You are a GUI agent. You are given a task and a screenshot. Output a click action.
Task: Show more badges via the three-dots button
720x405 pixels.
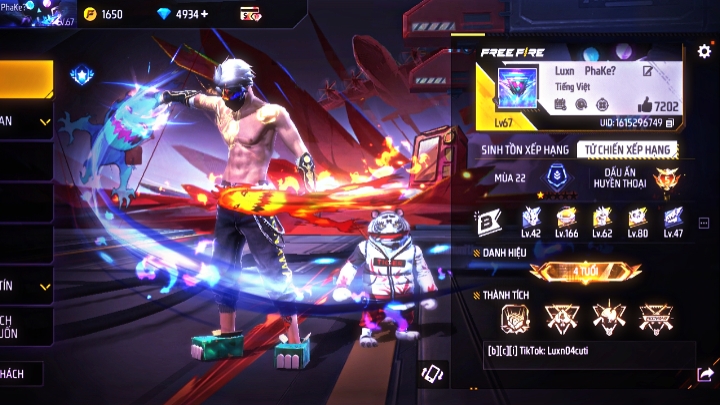pos(704,223)
